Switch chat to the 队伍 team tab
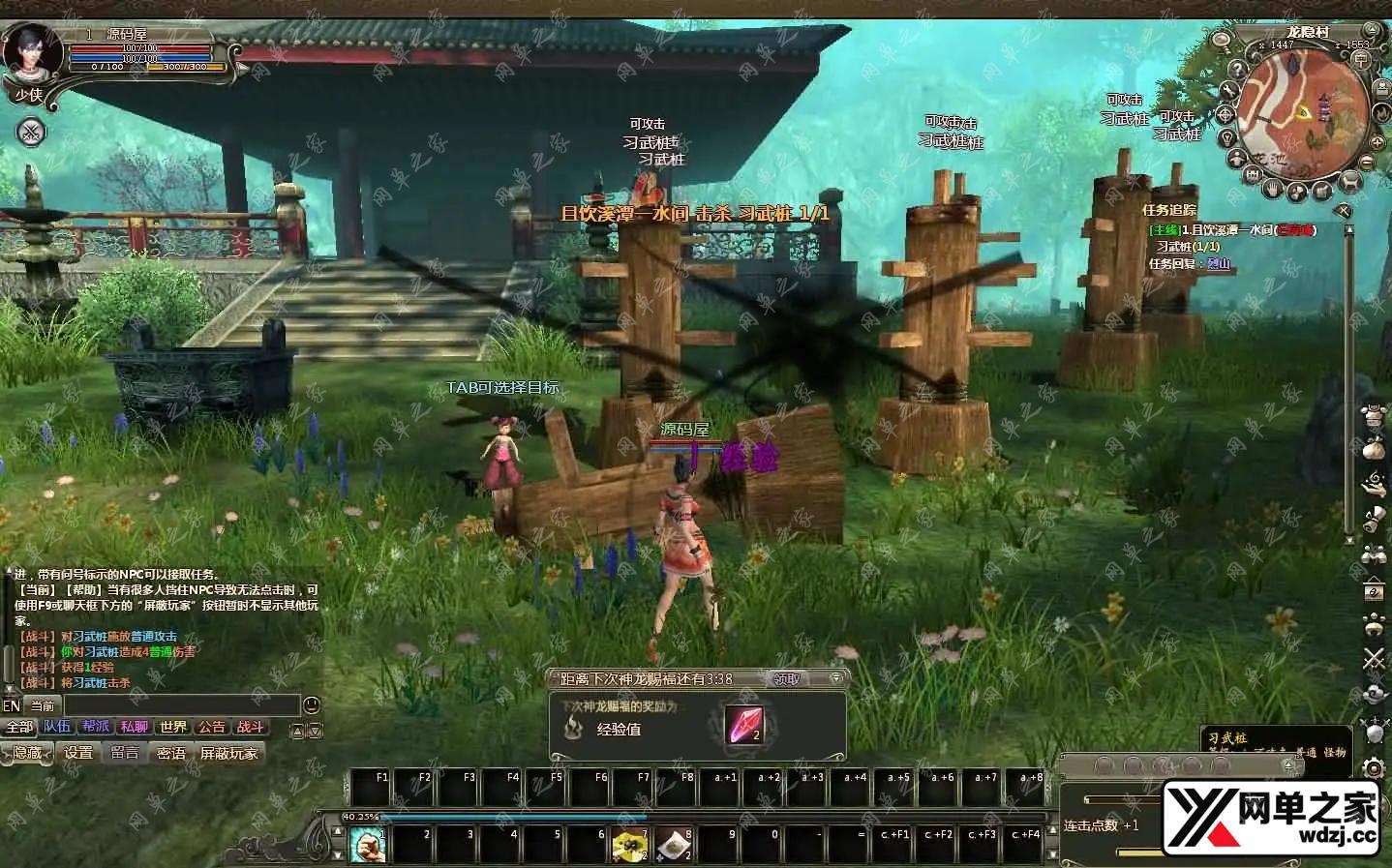 coord(57,727)
